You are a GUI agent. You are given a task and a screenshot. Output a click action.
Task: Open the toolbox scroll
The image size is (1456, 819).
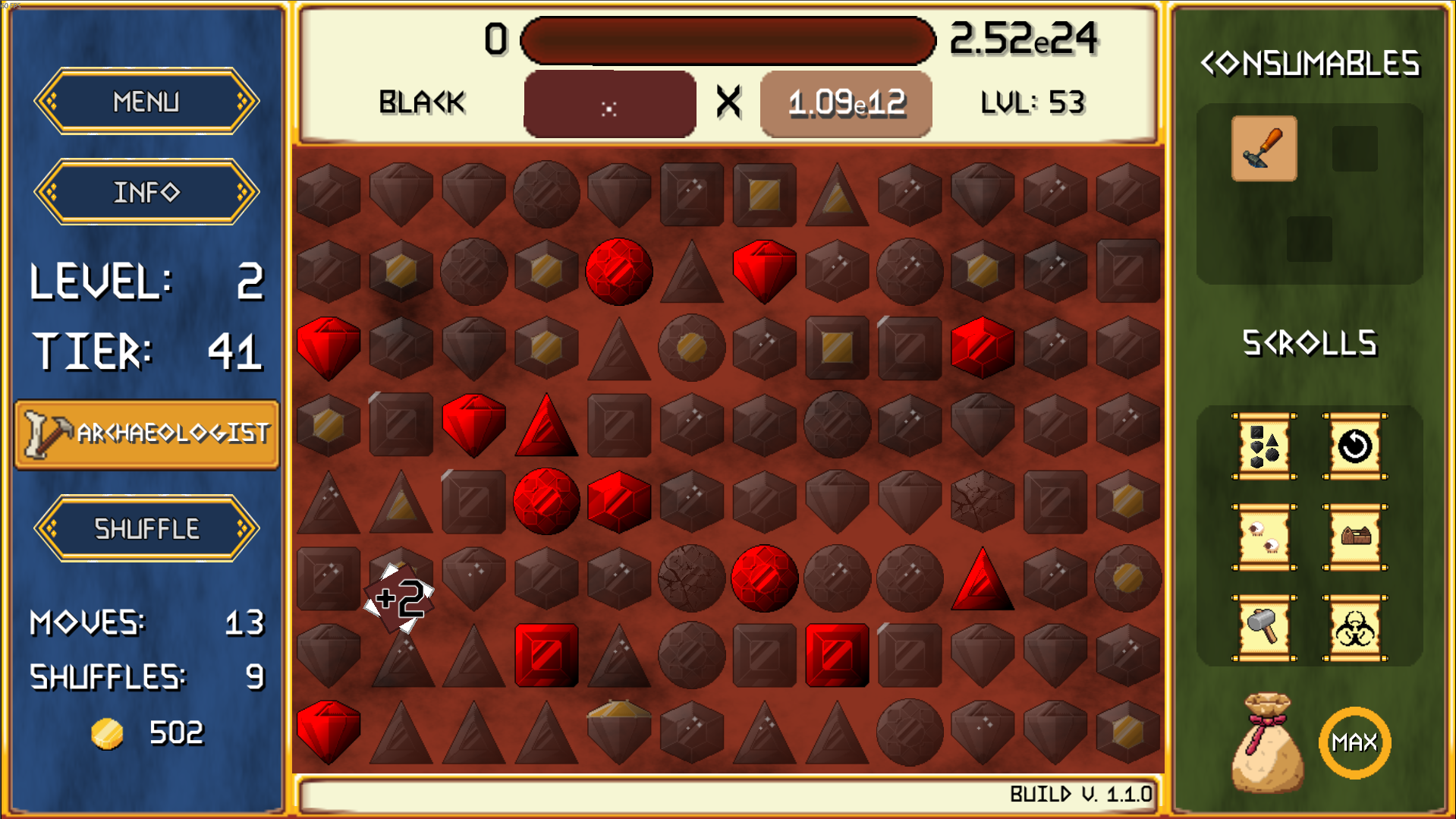[1357, 539]
